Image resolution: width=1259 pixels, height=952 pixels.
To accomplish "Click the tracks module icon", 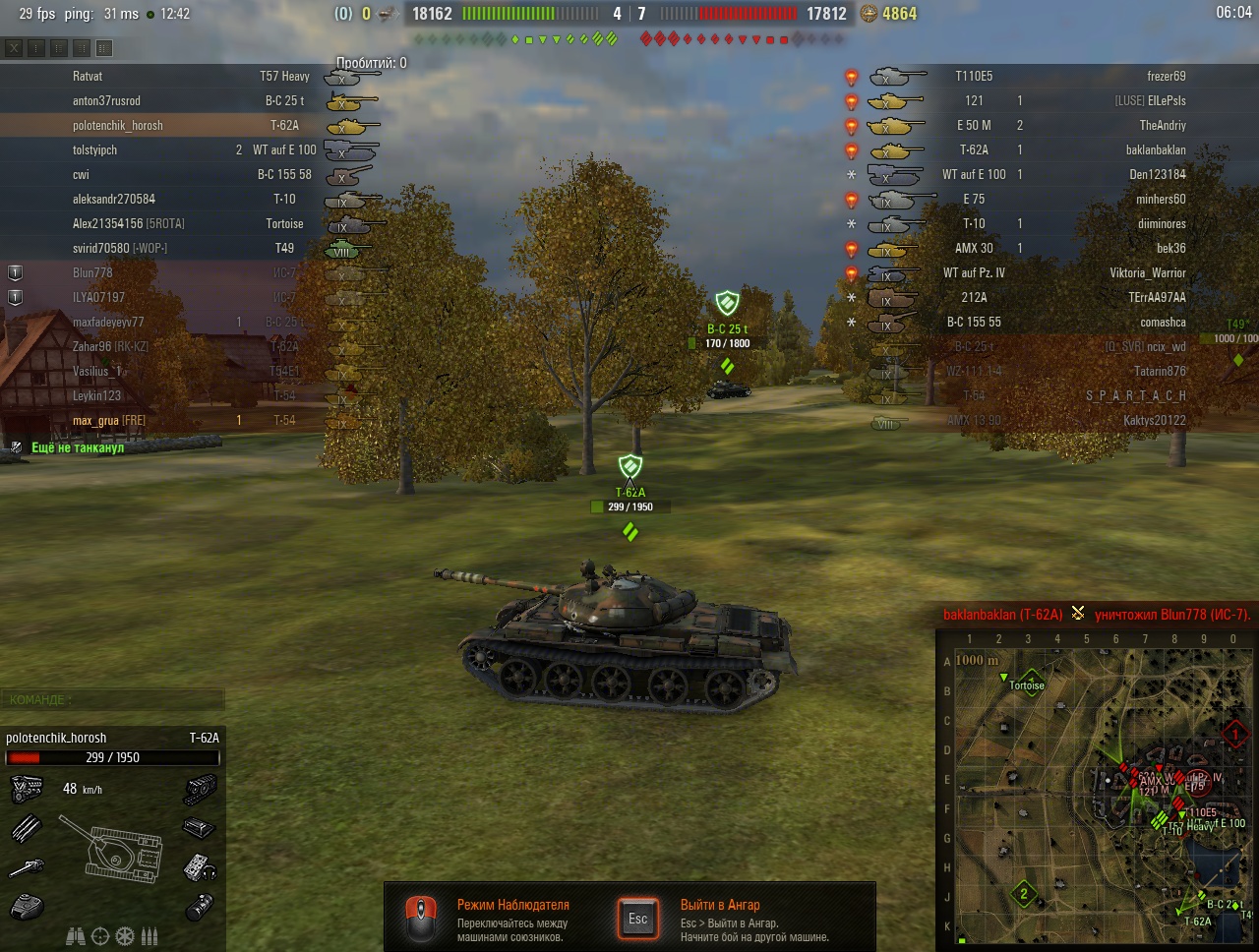I will tap(199, 789).
